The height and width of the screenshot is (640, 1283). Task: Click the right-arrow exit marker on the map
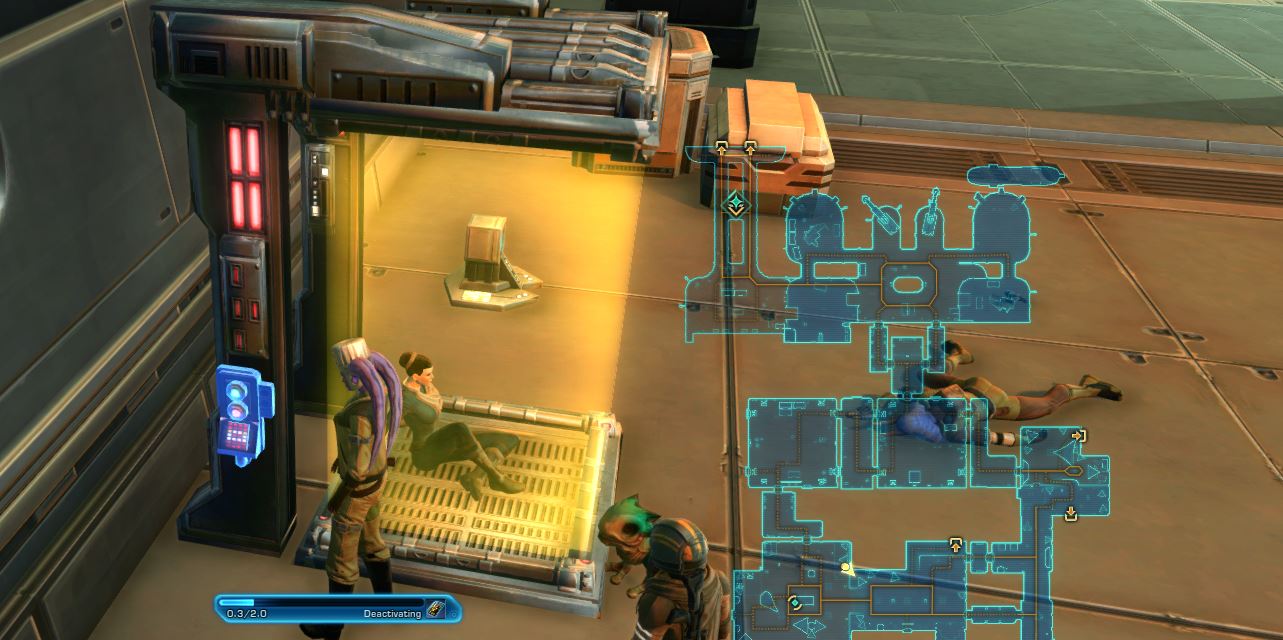(x=1078, y=436)
